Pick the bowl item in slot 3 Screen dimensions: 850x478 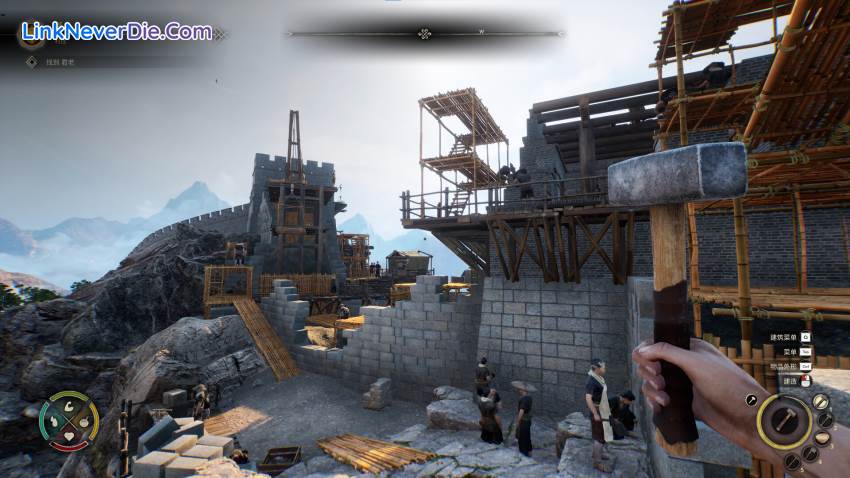coord(823,439)
